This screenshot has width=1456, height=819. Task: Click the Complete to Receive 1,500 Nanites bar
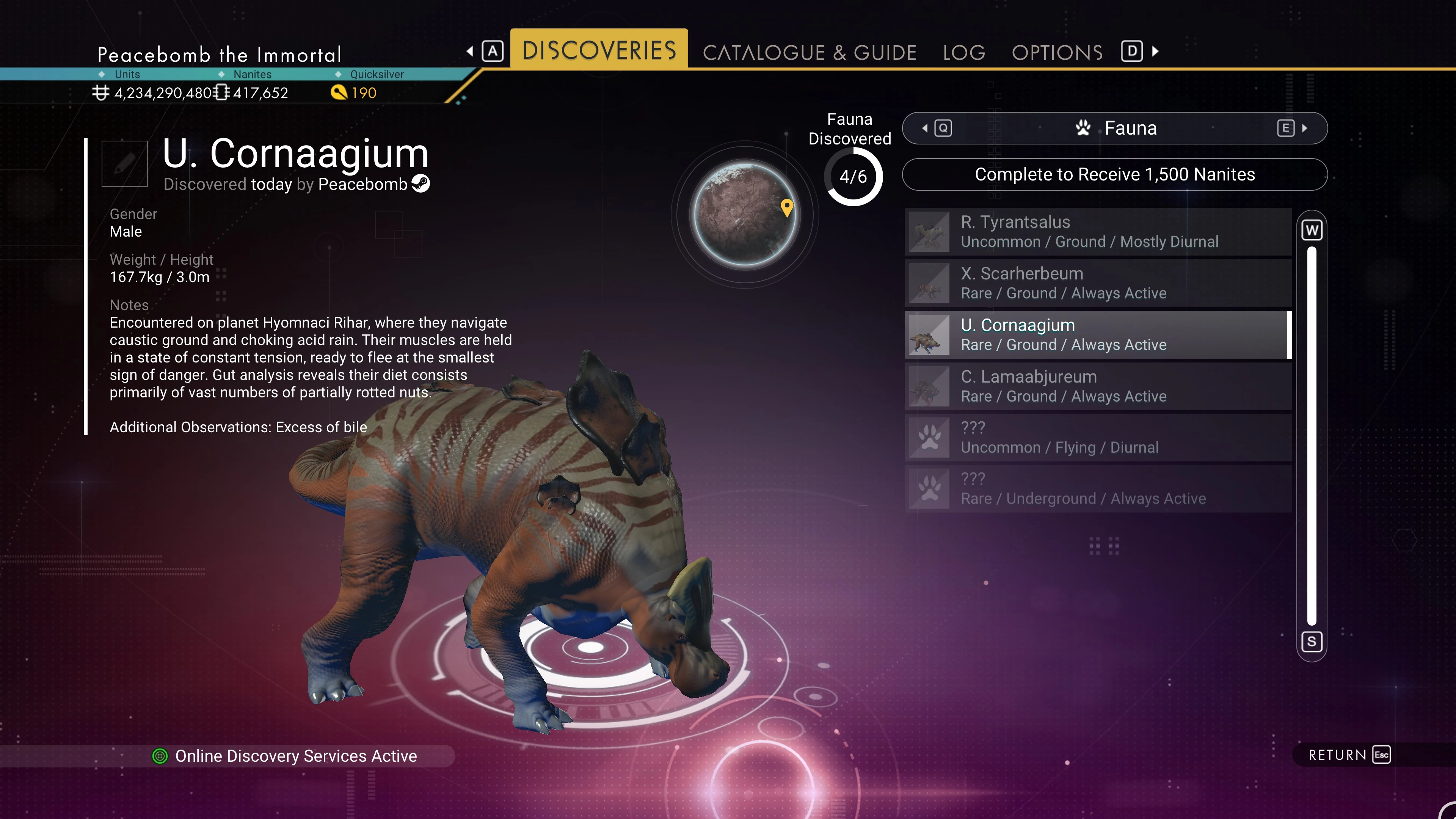pos(1114,175)
